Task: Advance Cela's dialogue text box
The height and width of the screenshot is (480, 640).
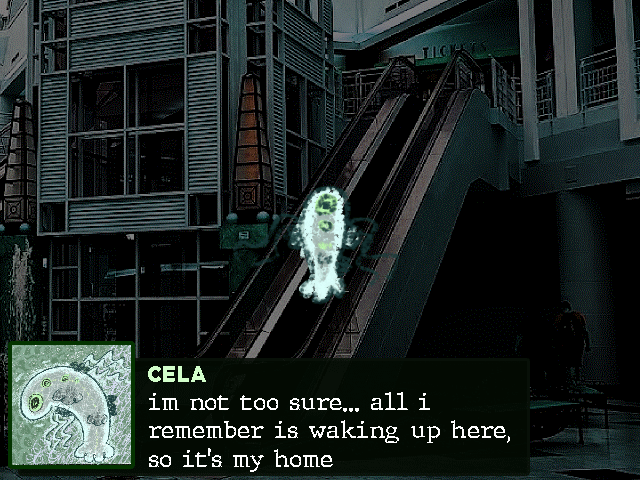Action: (x=333, y=418)
